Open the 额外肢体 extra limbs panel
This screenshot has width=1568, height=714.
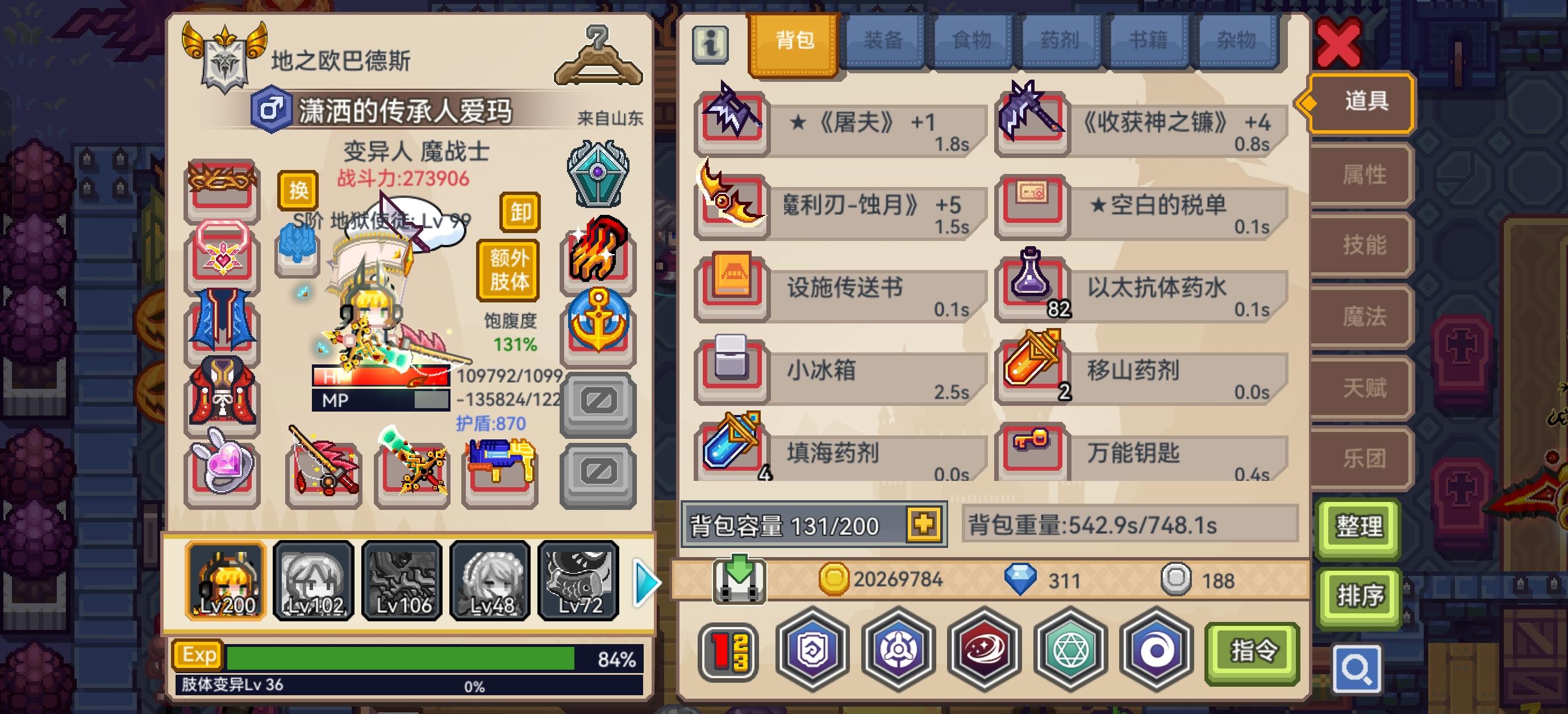click(x=508, y=268)
